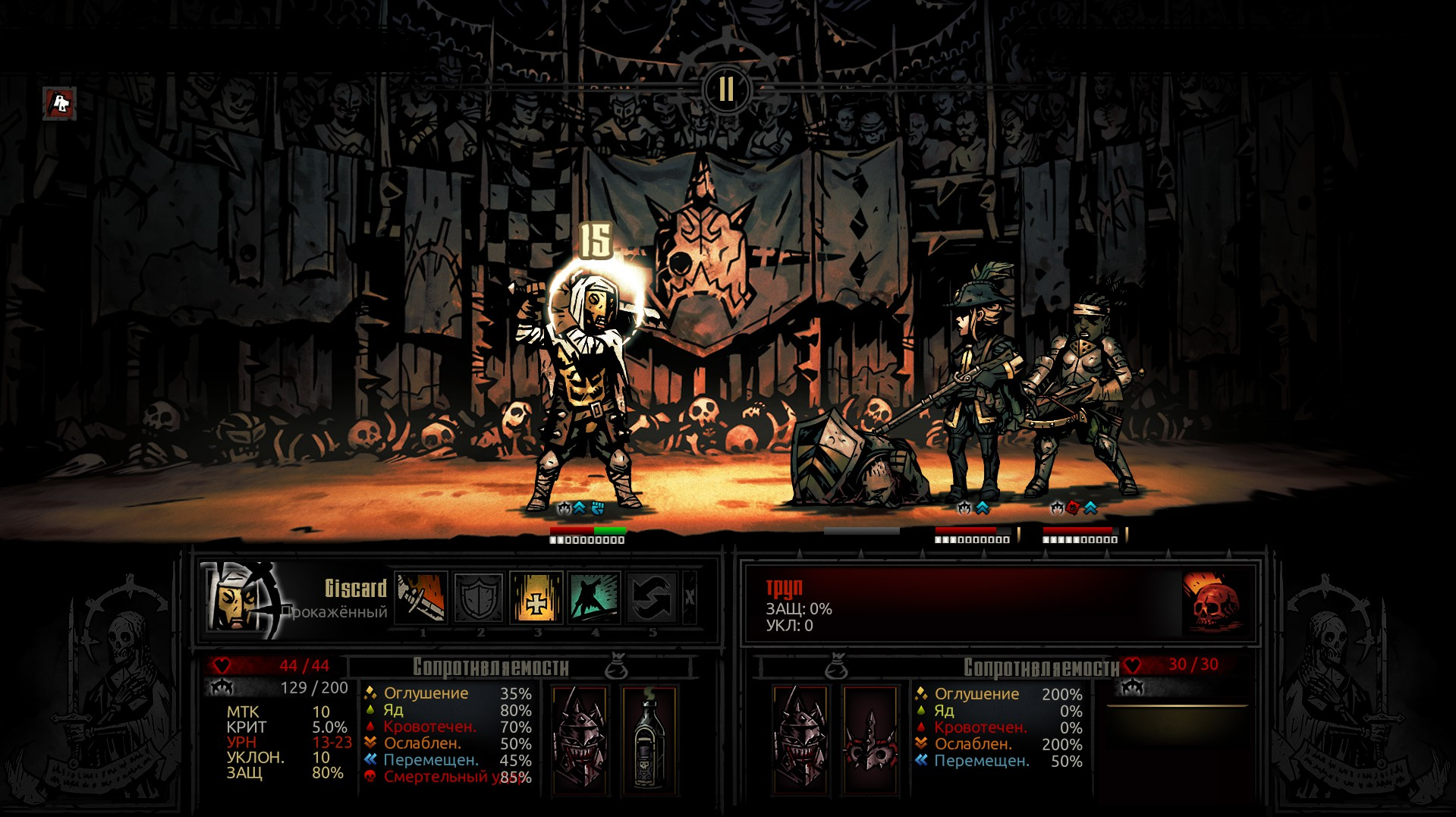
Task: Choose the grey shield skill
Action: coord(479,597)
